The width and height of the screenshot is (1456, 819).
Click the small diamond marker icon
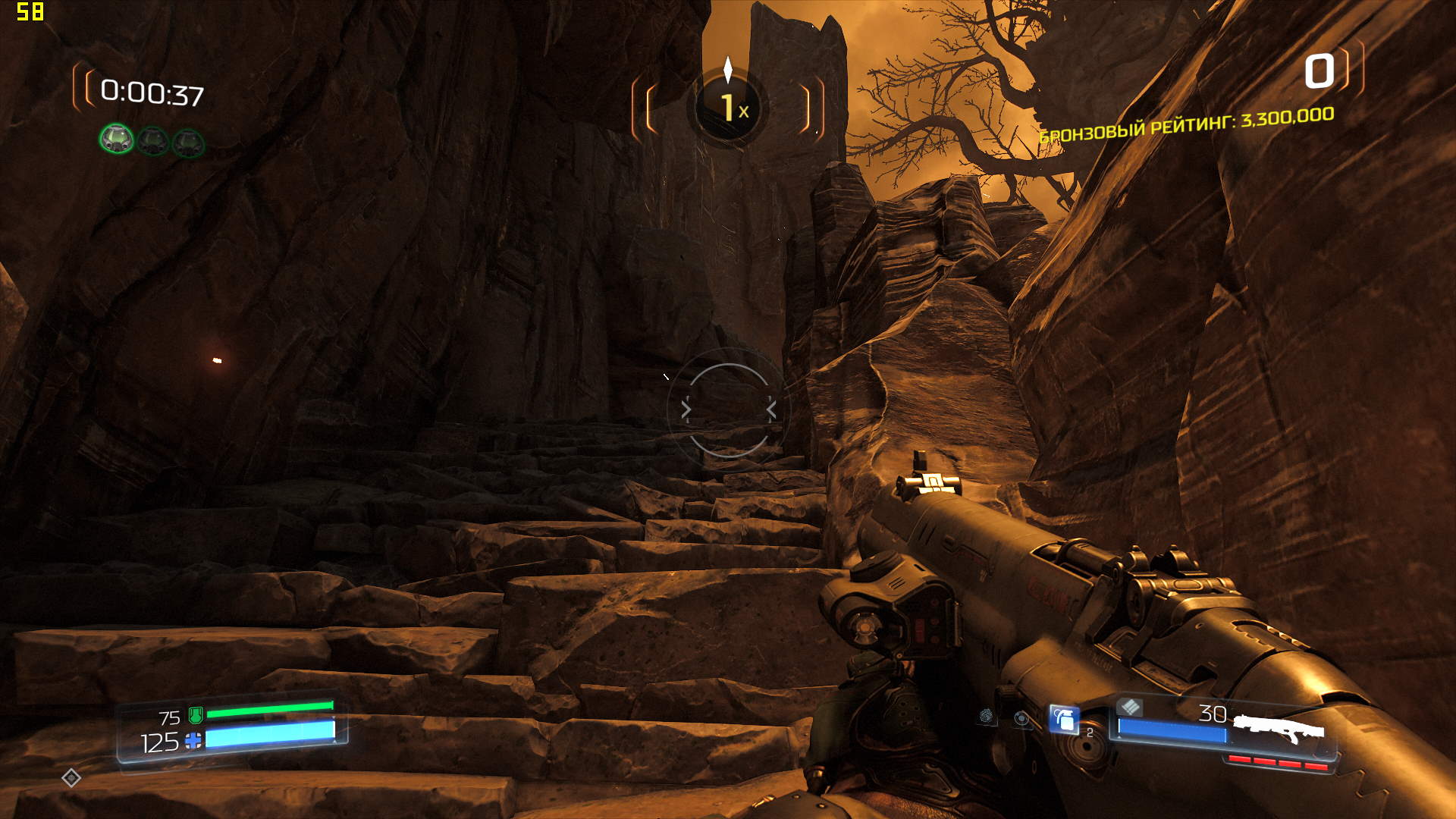pos(71,777)
